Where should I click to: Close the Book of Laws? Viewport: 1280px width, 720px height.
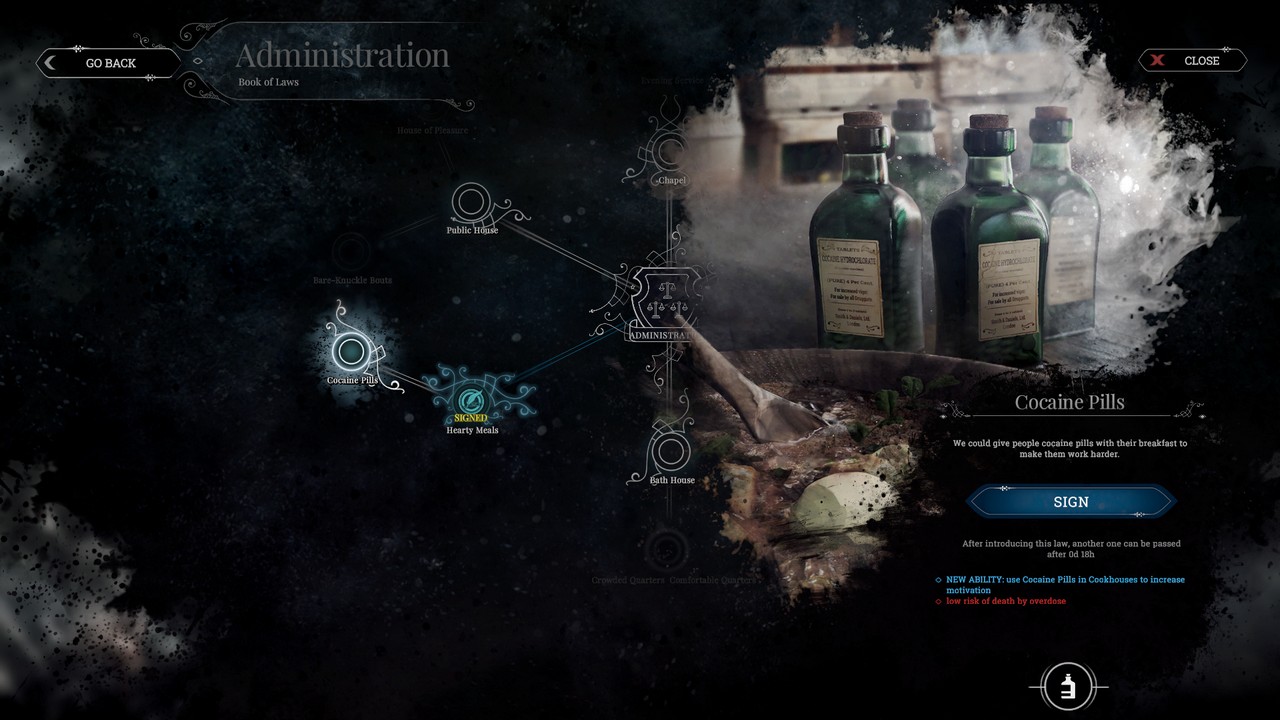click(1192, 61)
